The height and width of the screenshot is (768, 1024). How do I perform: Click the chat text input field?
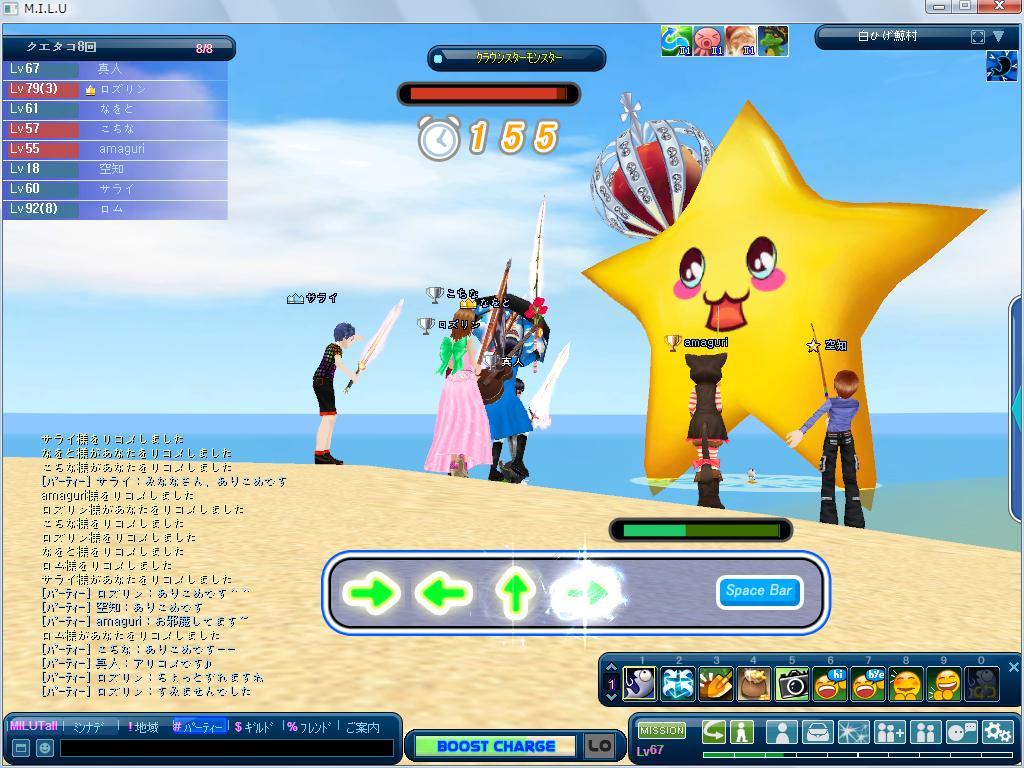point(227,748)
